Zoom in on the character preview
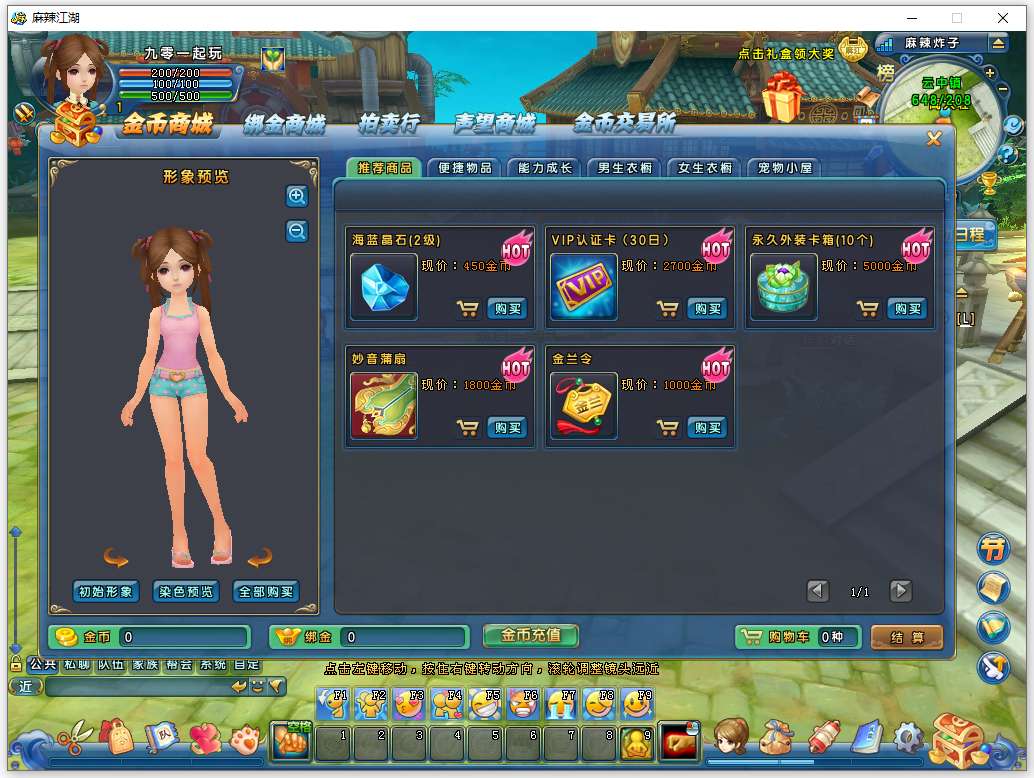1034x778 pixels. click(297, 197)
